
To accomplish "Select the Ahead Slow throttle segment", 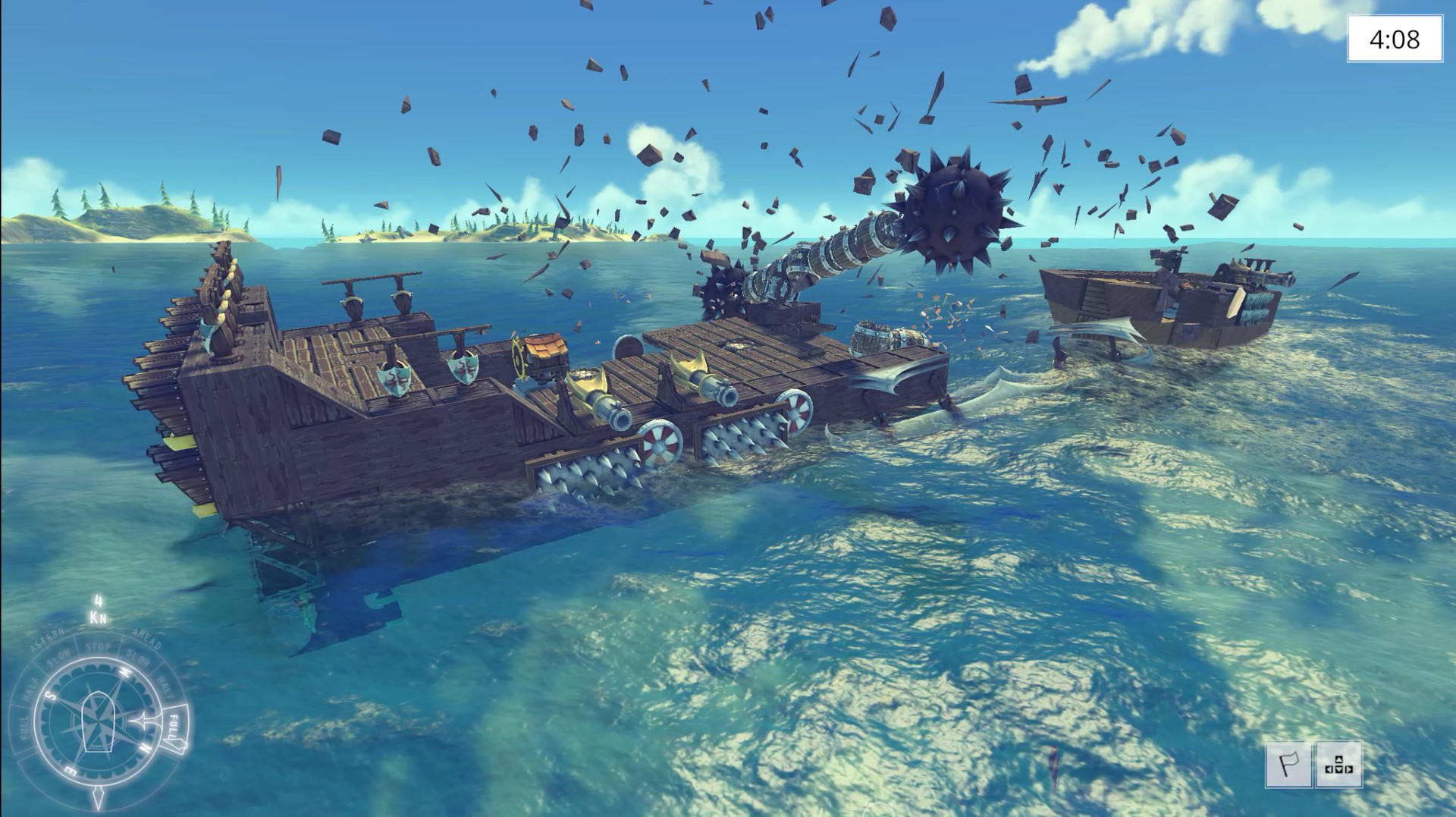I will (139, 658).
